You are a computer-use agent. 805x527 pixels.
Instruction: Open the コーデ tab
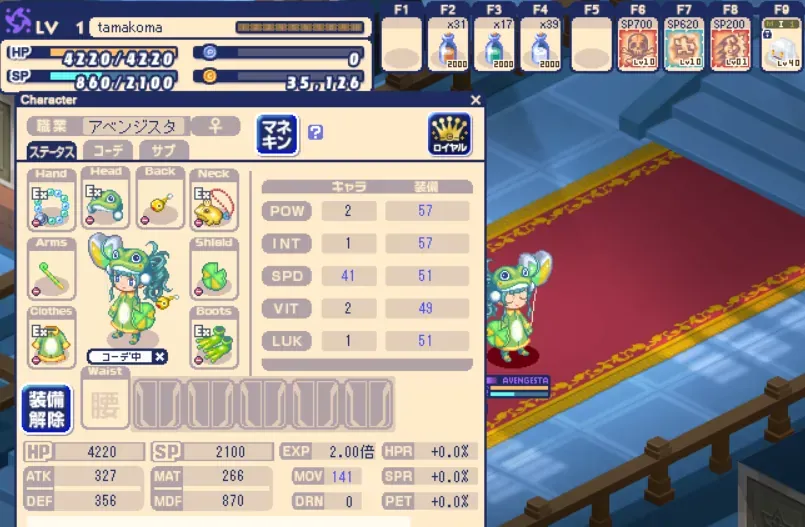click(x=107, y=151)
